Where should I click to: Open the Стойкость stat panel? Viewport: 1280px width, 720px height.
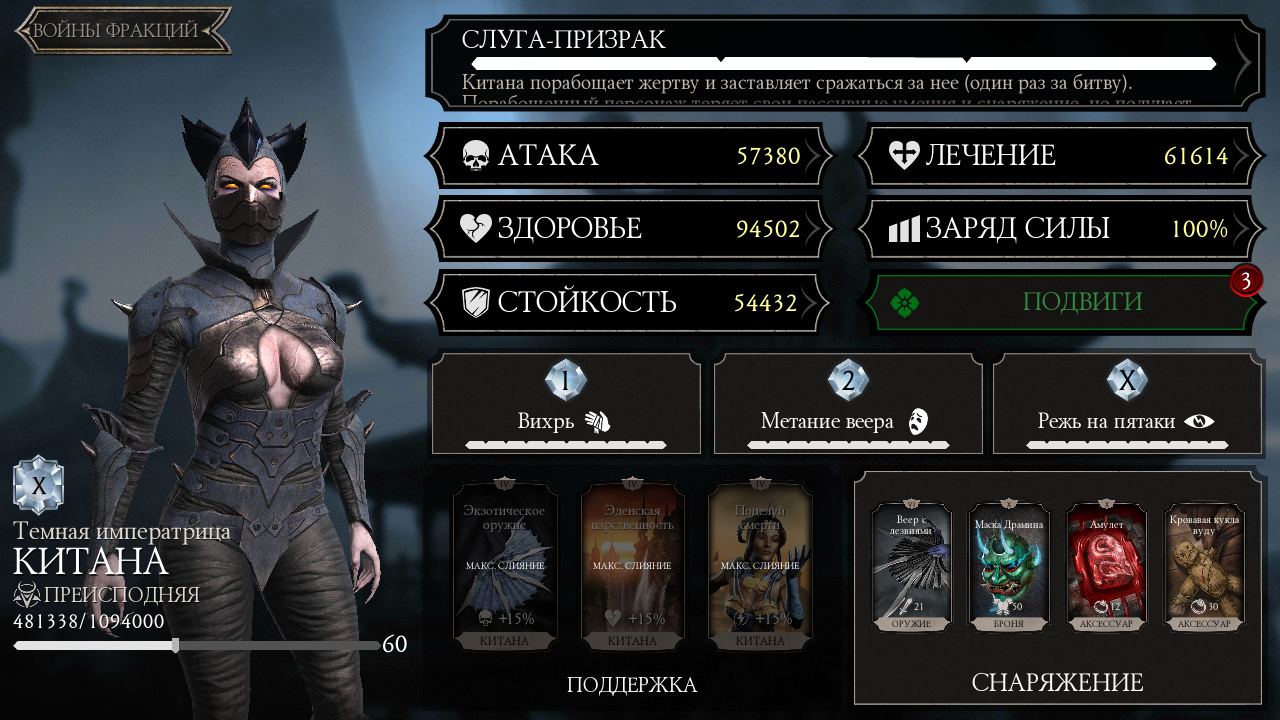point(630,302)
